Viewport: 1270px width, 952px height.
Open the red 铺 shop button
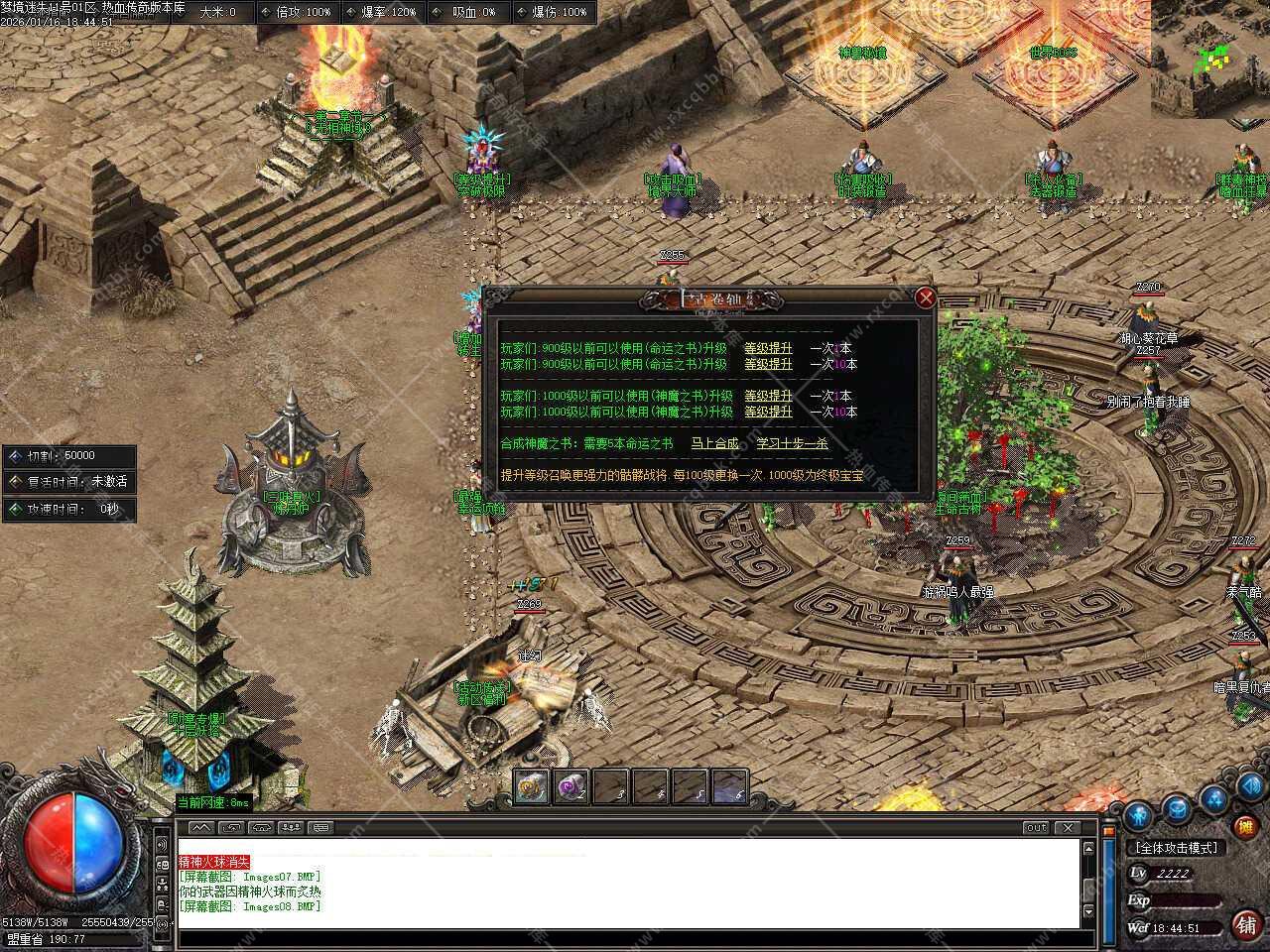click(x=1245, y=924)
